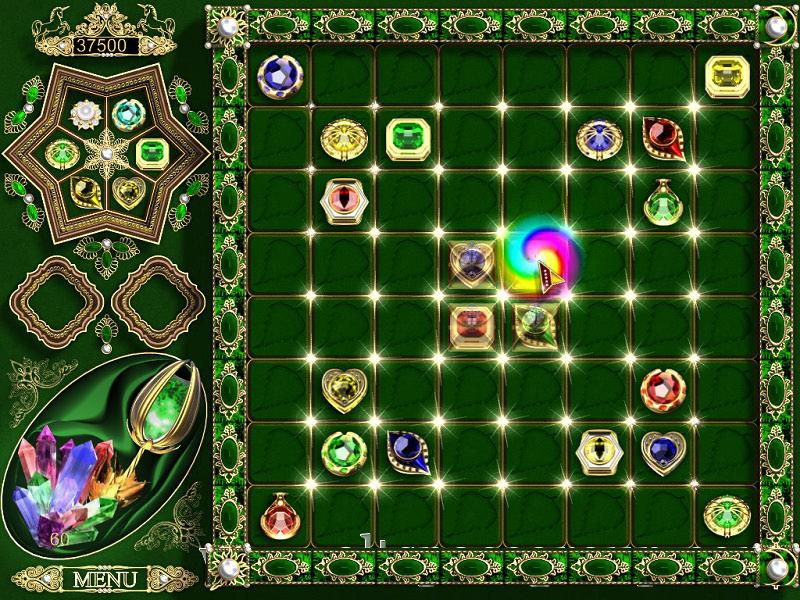Select the red round gem tile
This screenshot has height=600, width=800.
click(x=661, y=390)
